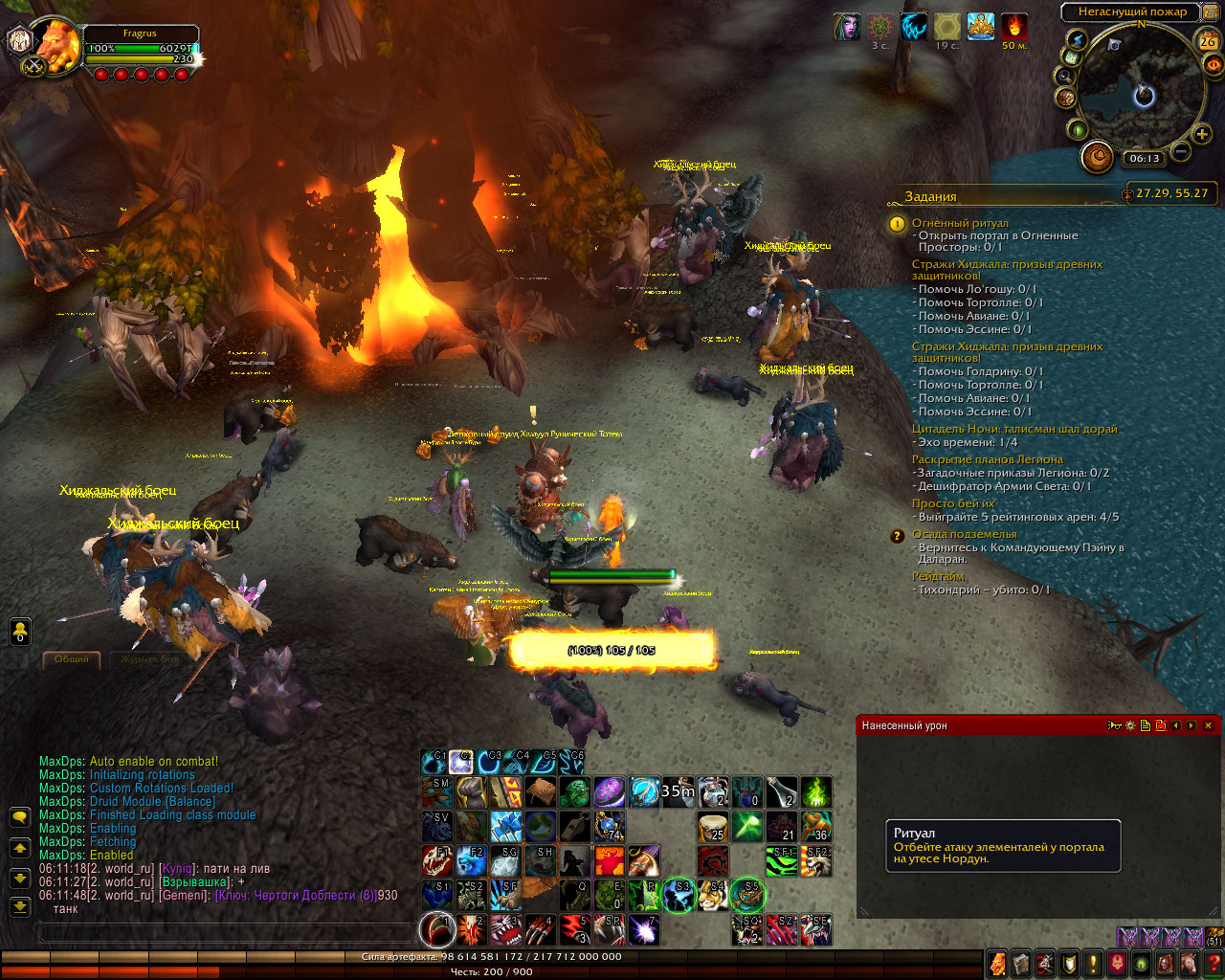Image resolution: width=1225 pixels, height=980 pixels.
Task: Activate the bear form ability keyed F1
Action: click(437, 861)
